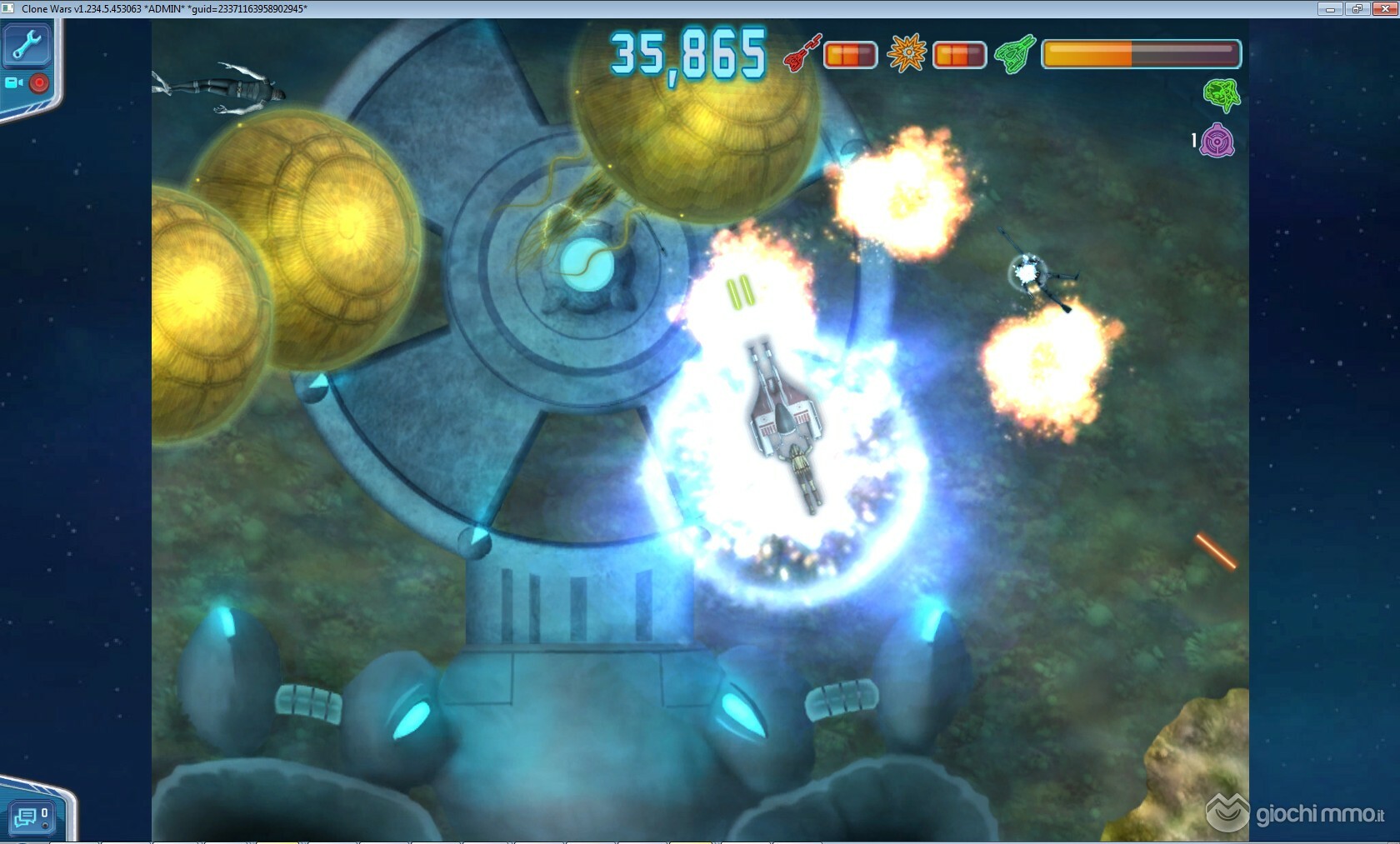Use the purple disc item
Screen dimensions: 1400x844
pos(1217,141)
